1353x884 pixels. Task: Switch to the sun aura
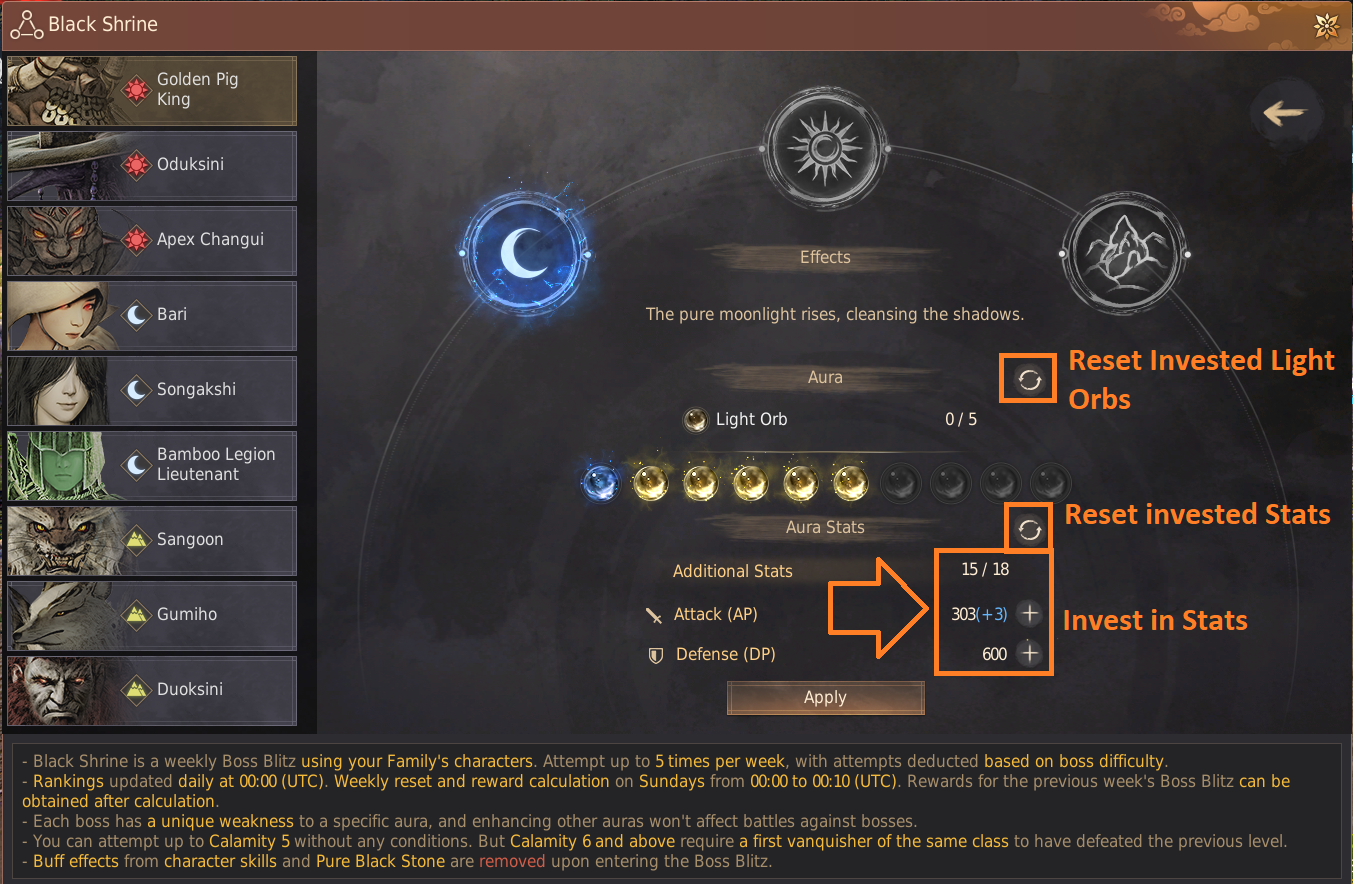click(825, 147)
